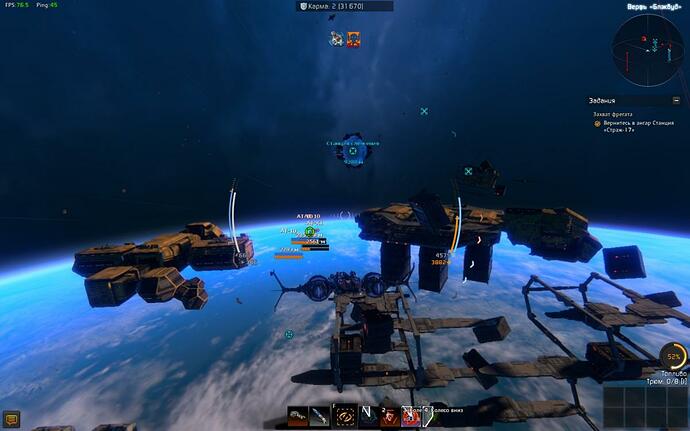Click the blue-white status effect icon
Screen dimensions: 690x431
coord(337,39)
